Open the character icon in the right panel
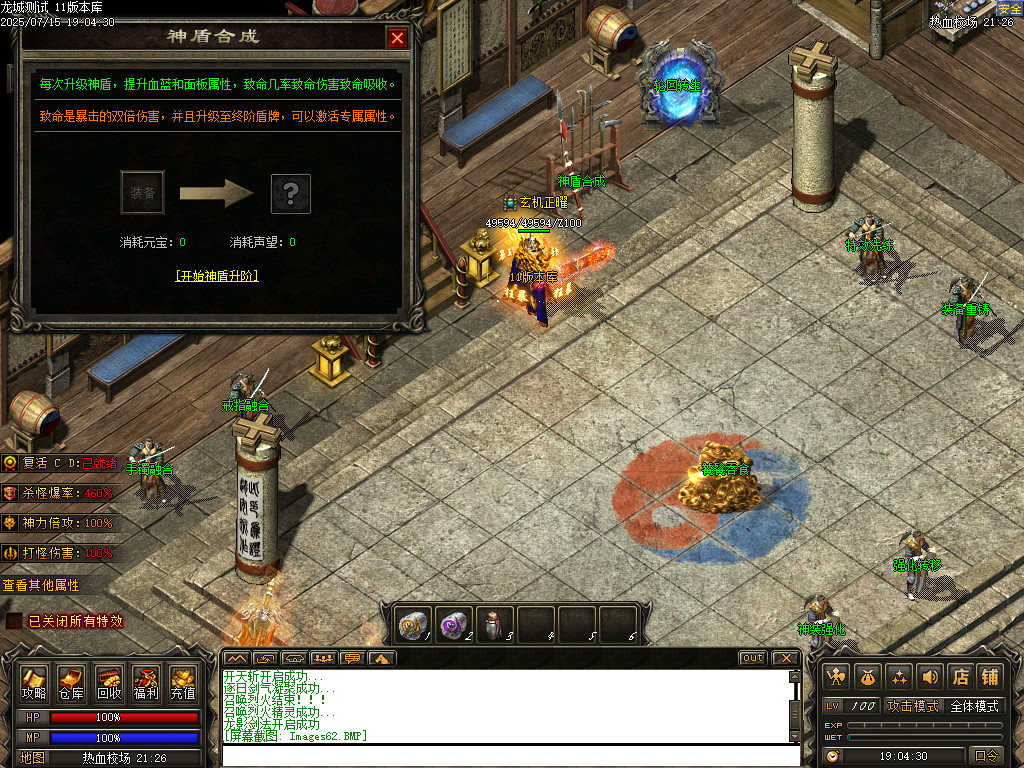The width and height of the screenshot is (1024, 768). click(x=838, y=677)
